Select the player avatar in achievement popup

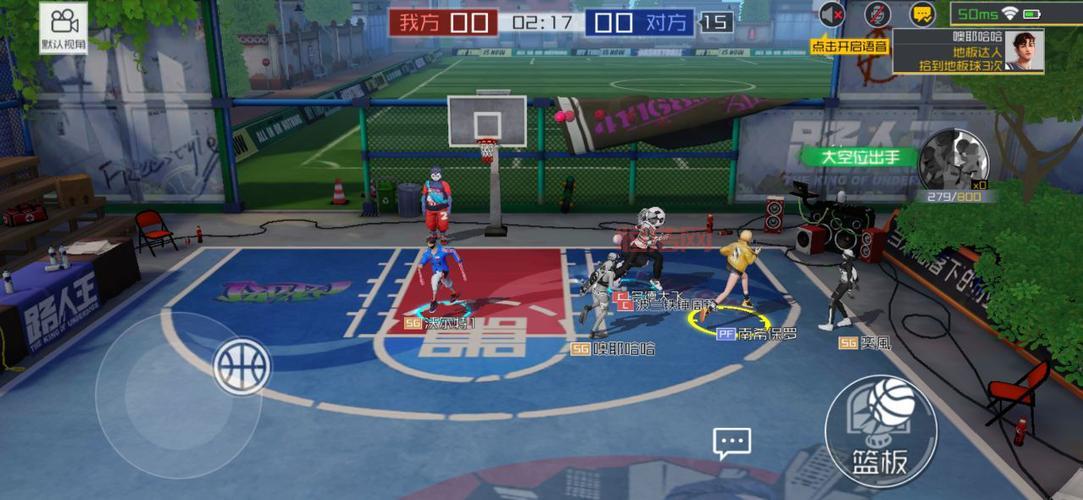(1025, 50)
